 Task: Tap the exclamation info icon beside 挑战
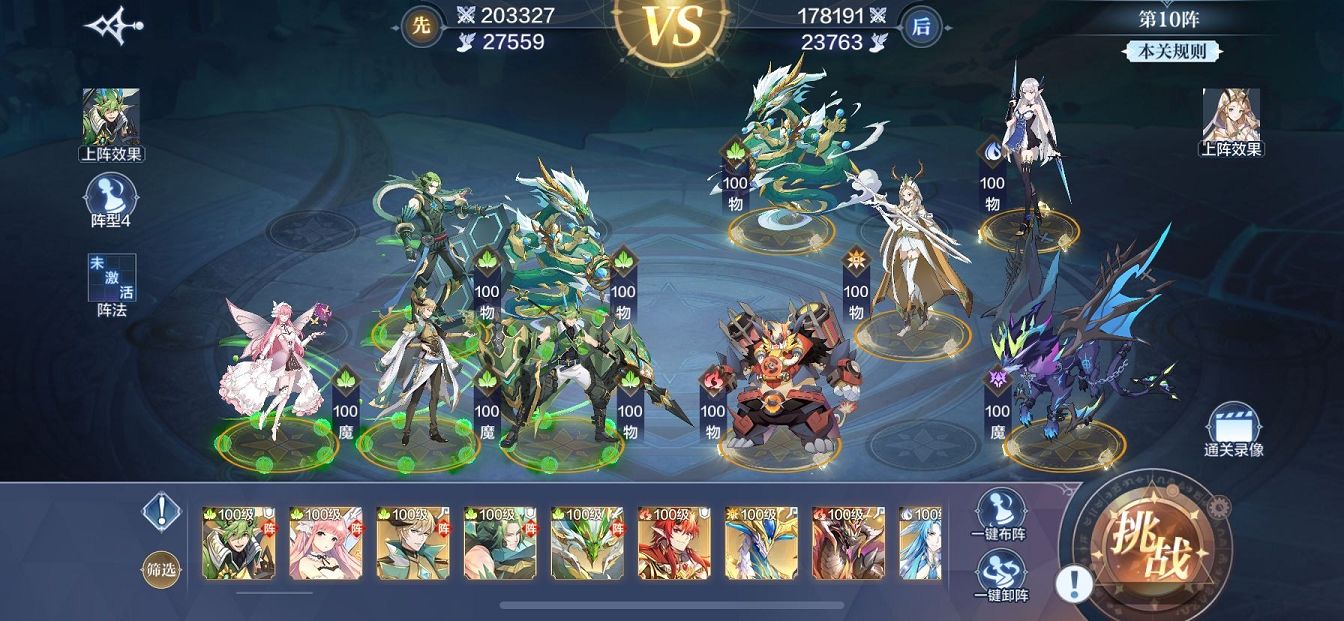coord(1074,583)
